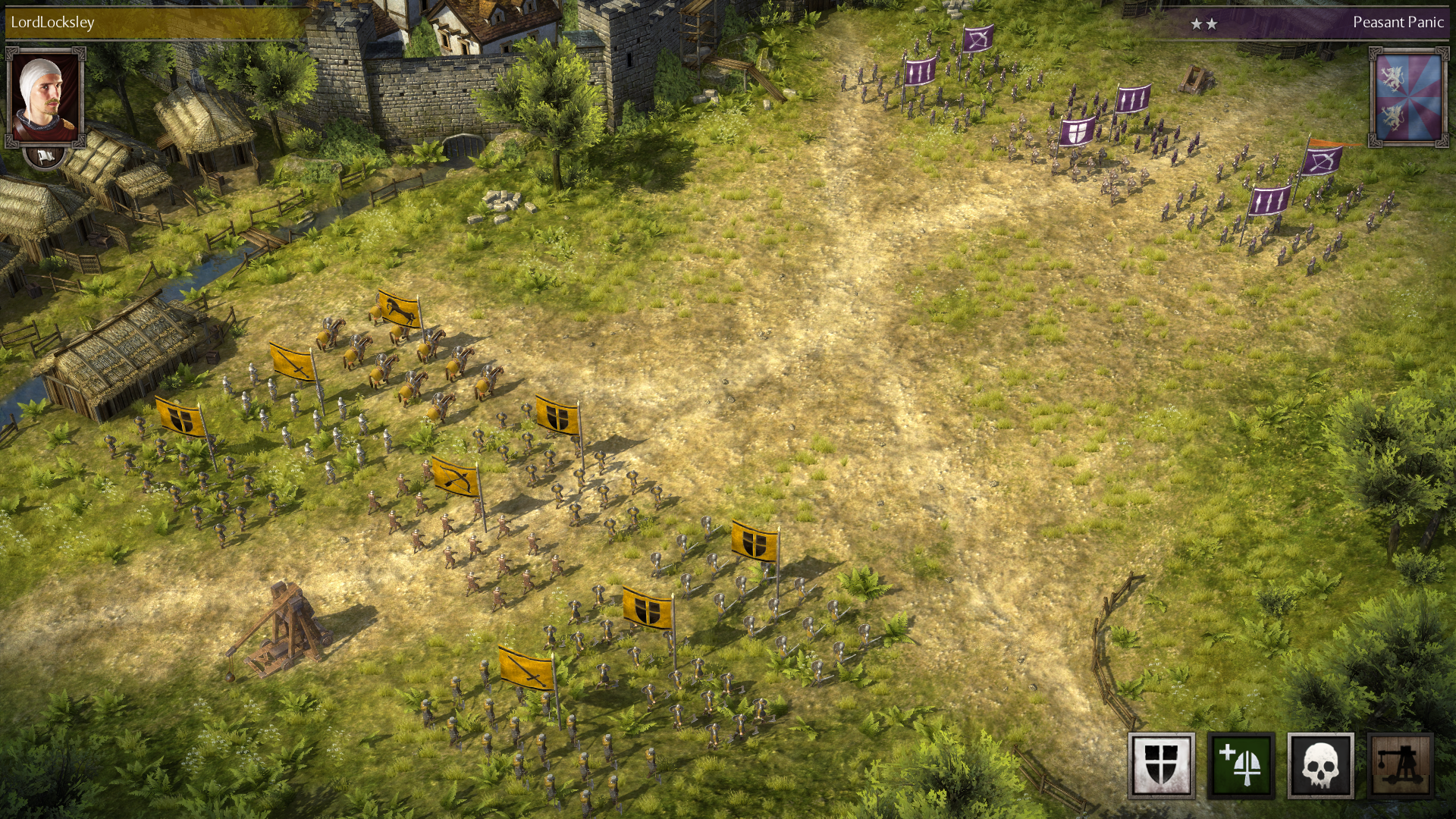
Task: Open the enemy coat of arms emblem
Action: (1407, 96)
